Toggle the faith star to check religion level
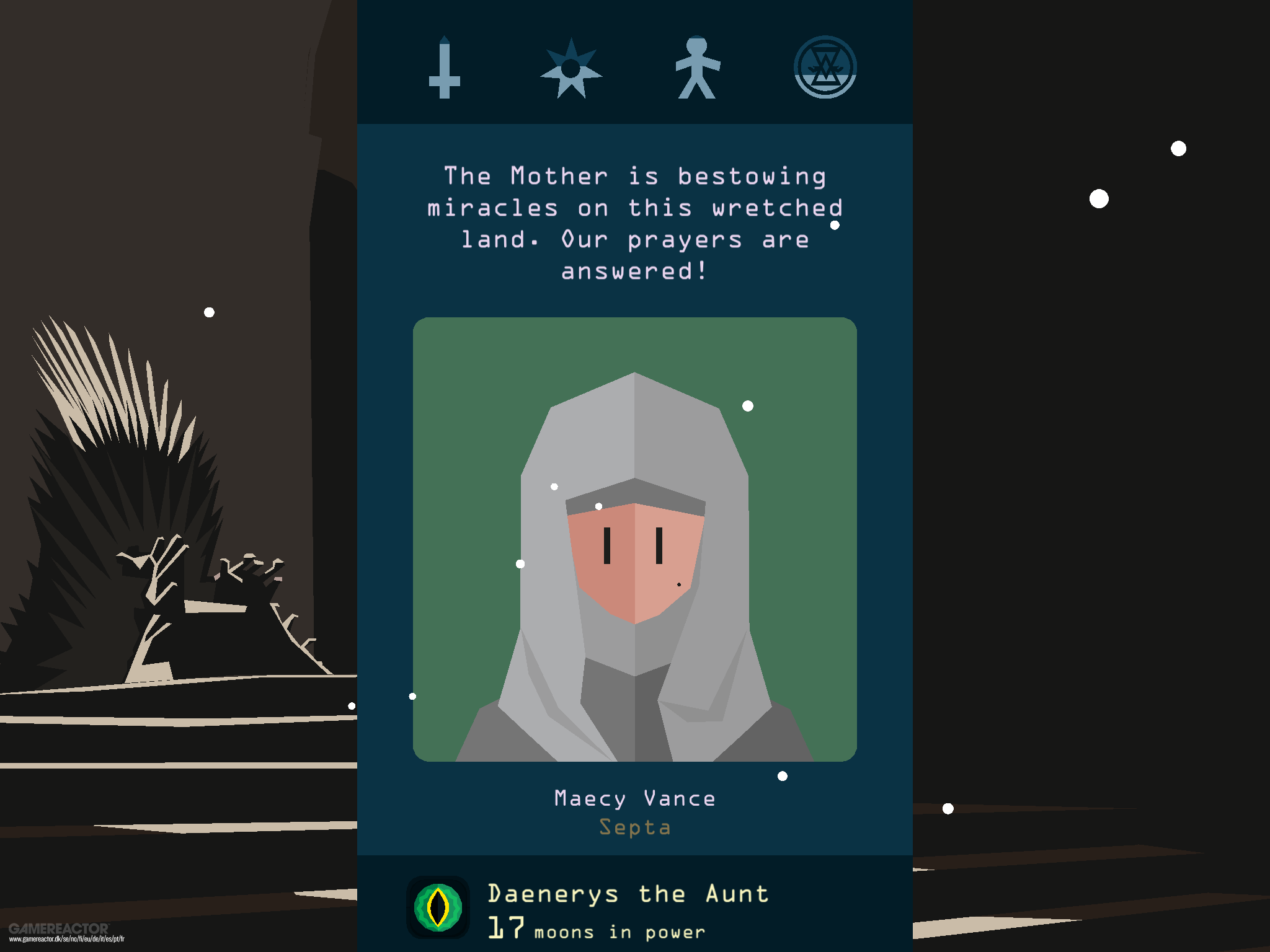This screenshot has width=1270, height=952. (572, 68)
